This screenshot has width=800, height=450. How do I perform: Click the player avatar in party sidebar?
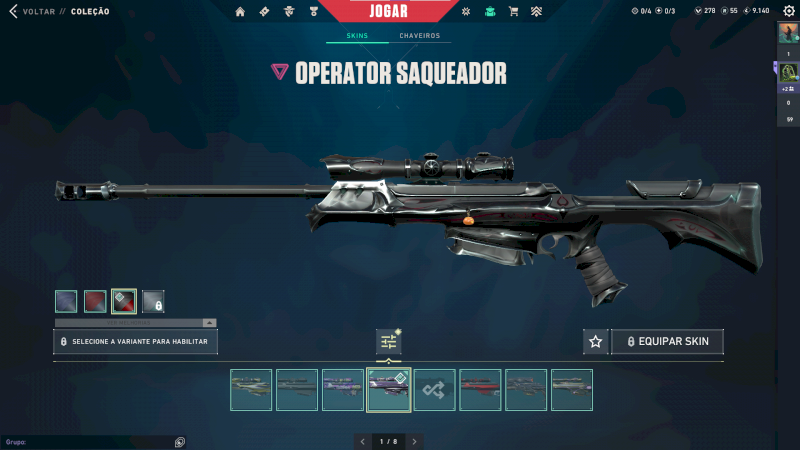point(788,32)
